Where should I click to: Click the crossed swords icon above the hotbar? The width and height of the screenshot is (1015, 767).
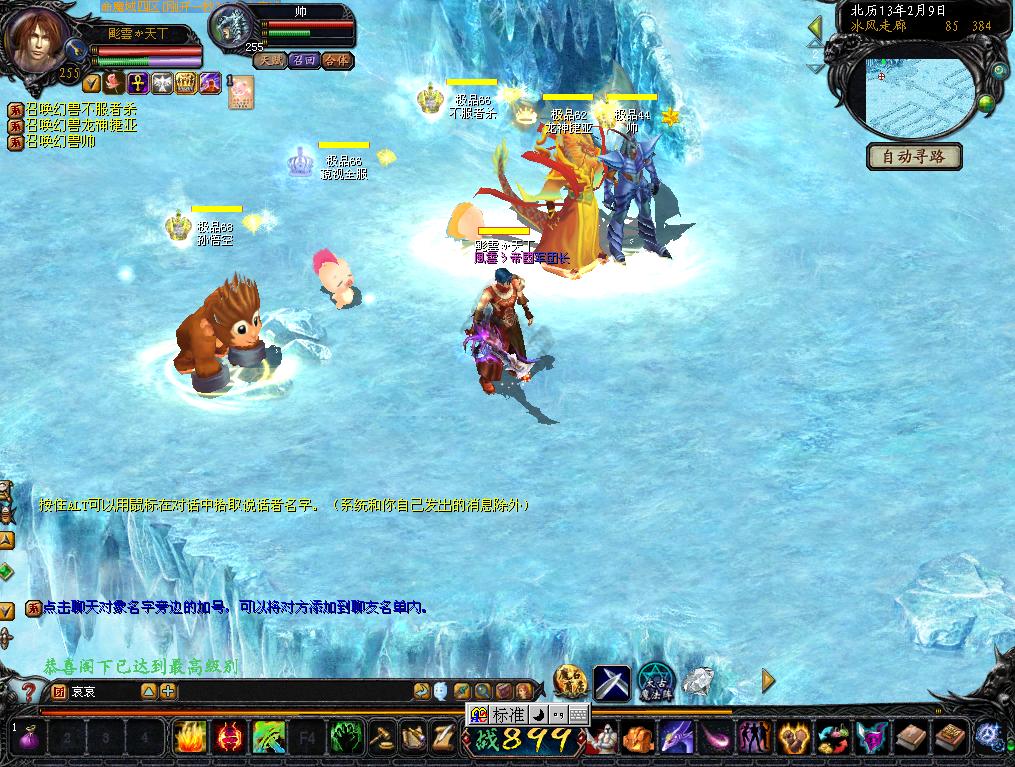pos(612,682)
